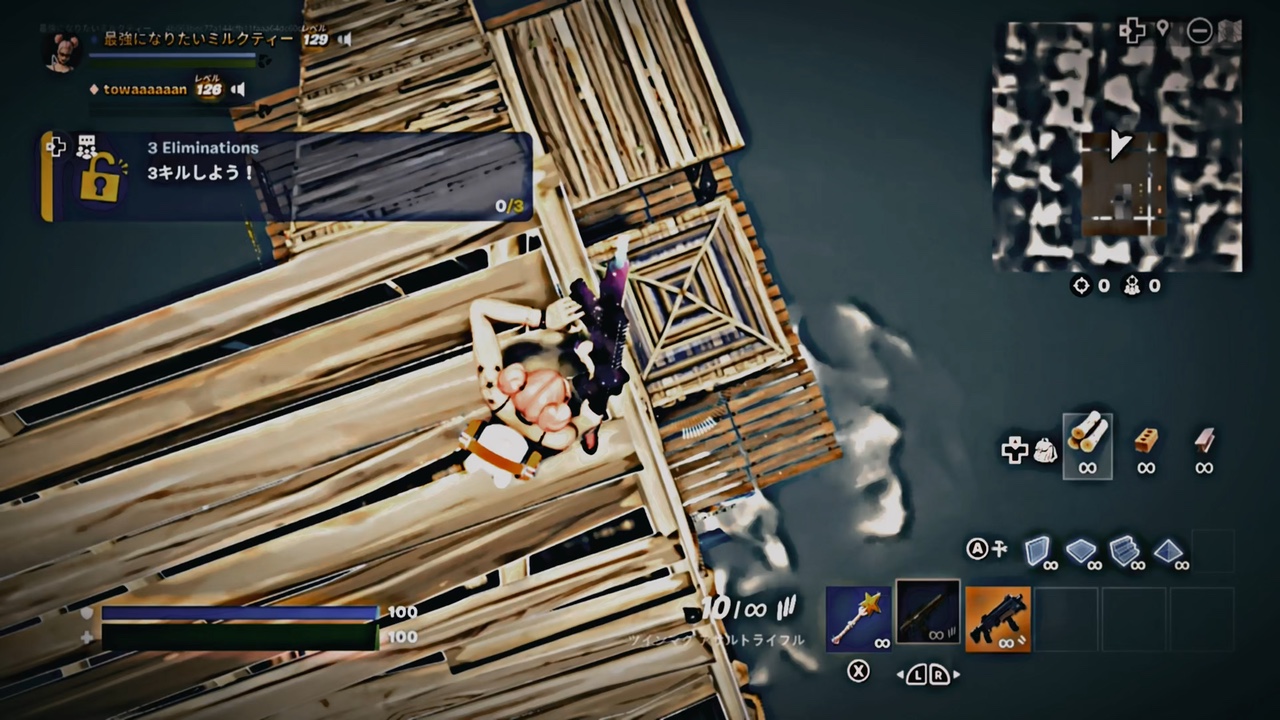Select the dark rifle weapon slot

[x=928, y=613]
